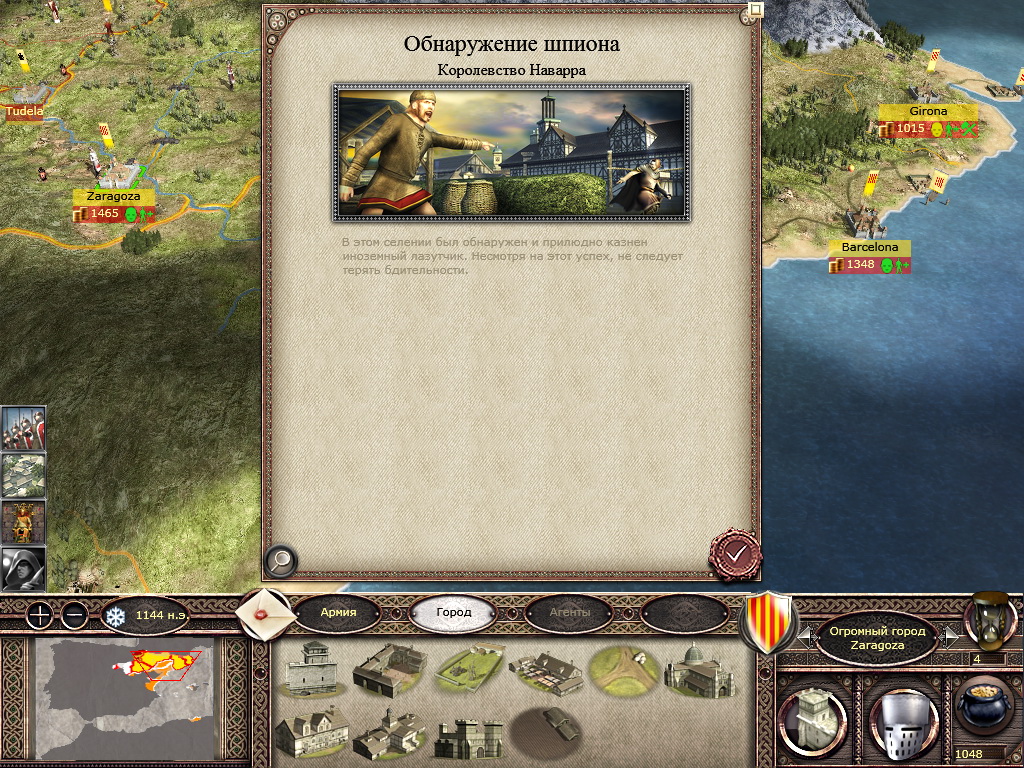Viewport: 1024px width, 768px height.
Task: Switch to the Армия tab
Action: coord(338,612)
